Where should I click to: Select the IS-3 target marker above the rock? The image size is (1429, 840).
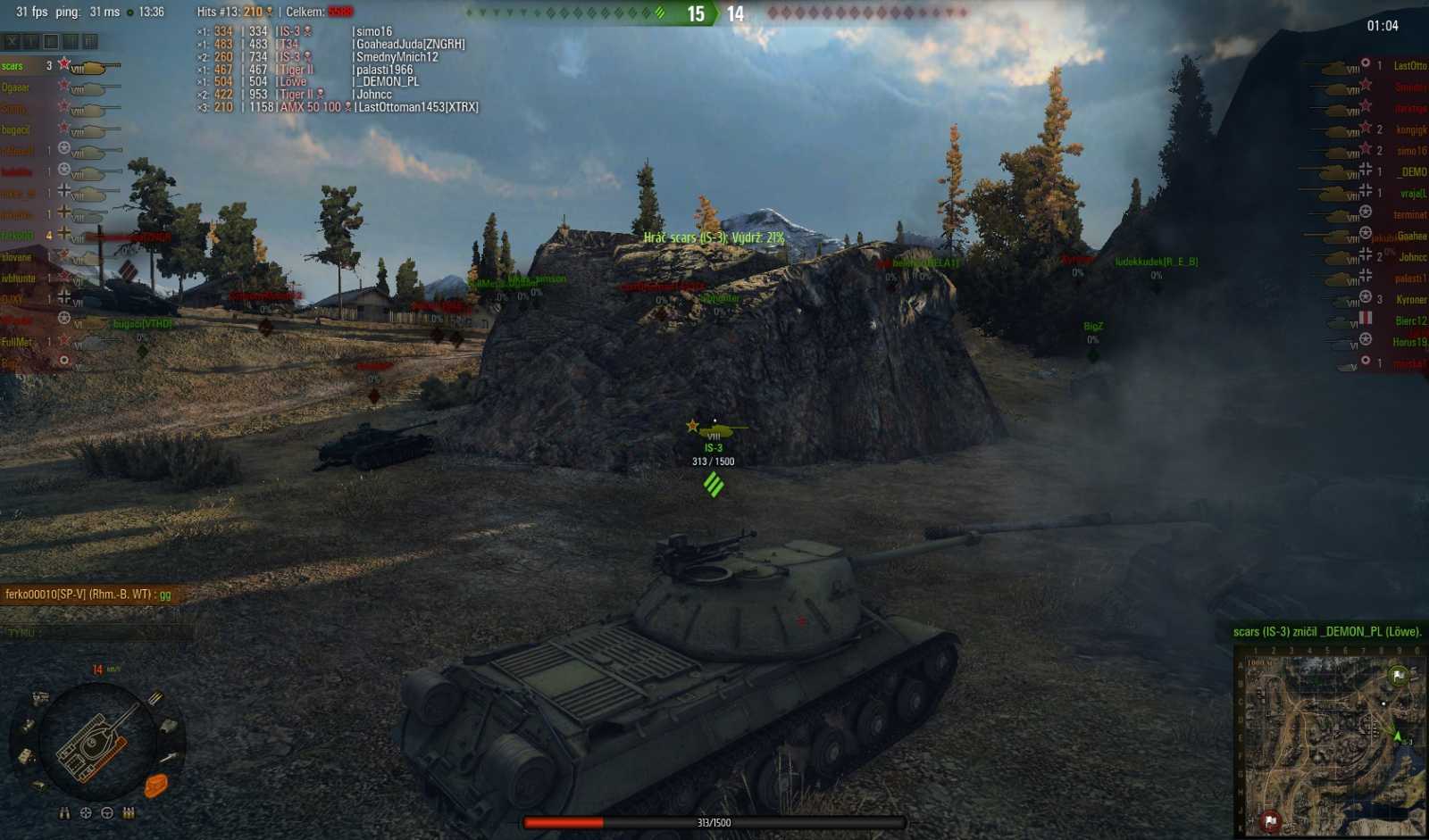coord(713,437)
